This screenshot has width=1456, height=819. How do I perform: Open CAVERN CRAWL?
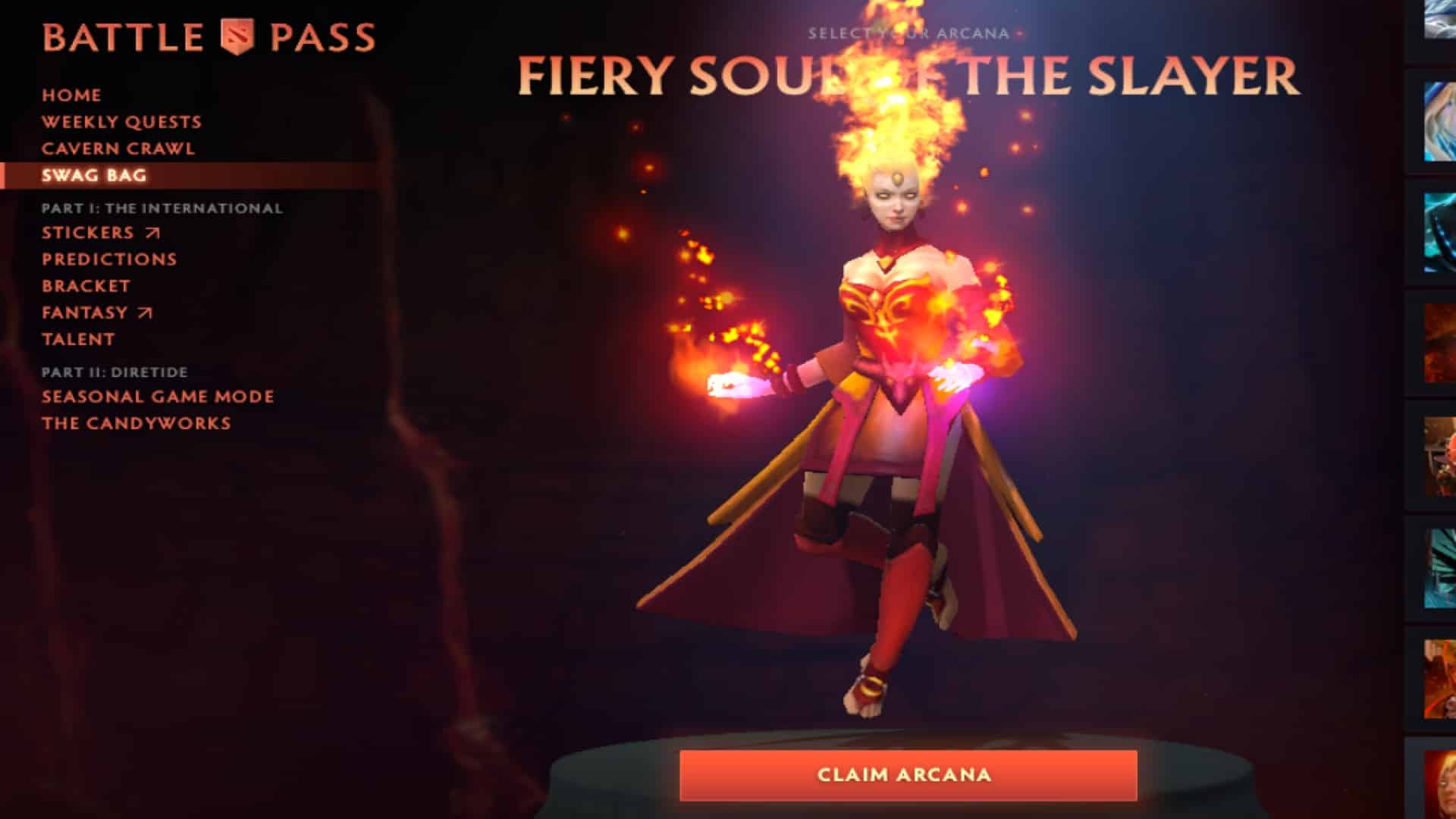point(118,149)
